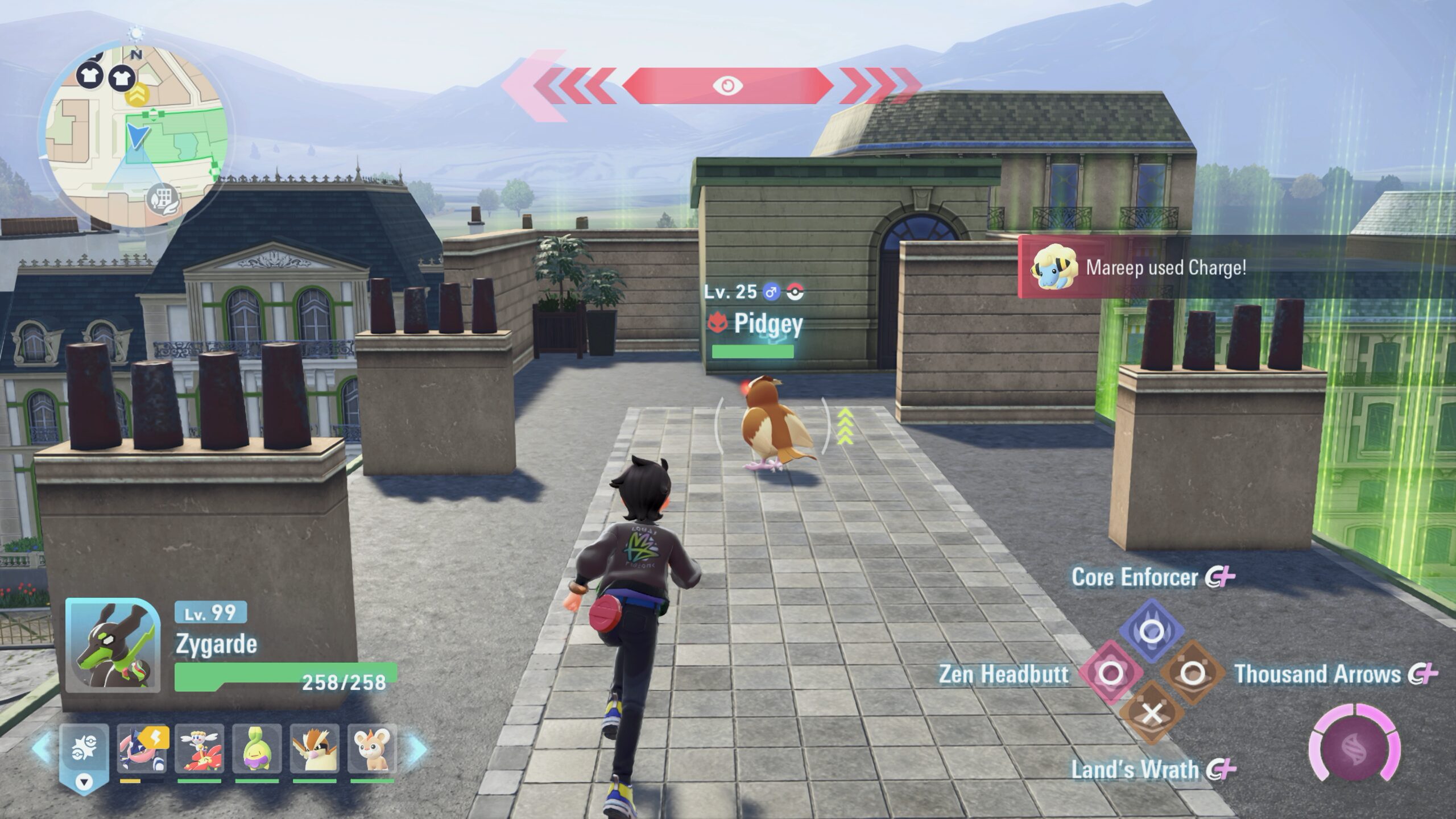The image size is (1456, 819).
Task: Choose the Land's Wrath move
Action: click(x=1152, y=714)
